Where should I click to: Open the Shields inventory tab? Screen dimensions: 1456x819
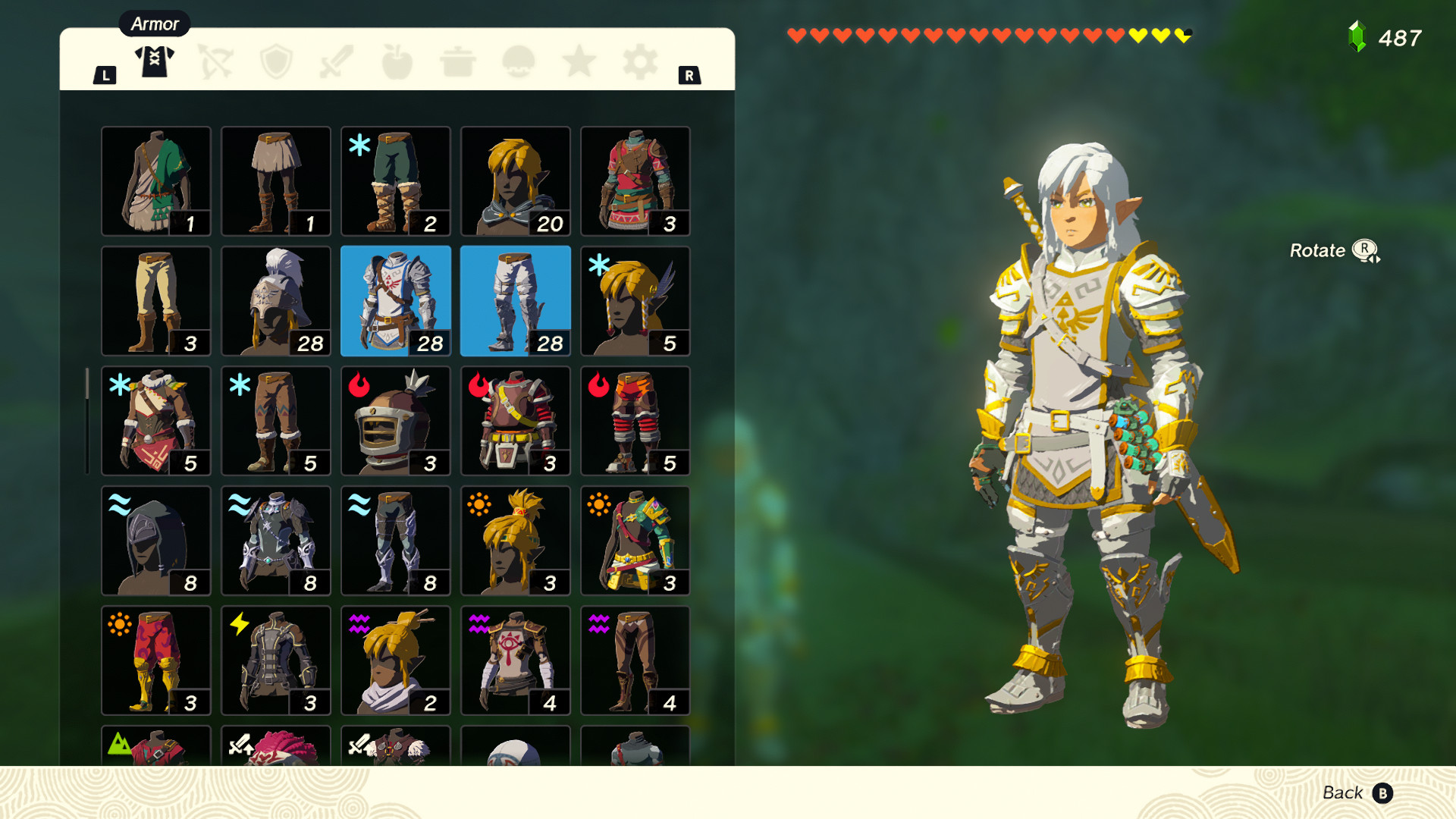tap(276, 62)
